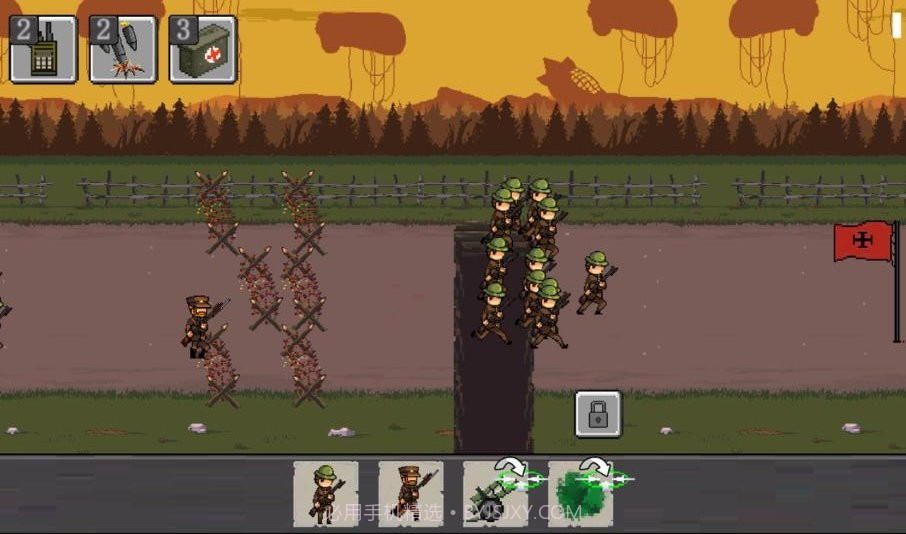Deploy the brown-cap officer unit
The image size is (906, 534).
pos(410,493)
